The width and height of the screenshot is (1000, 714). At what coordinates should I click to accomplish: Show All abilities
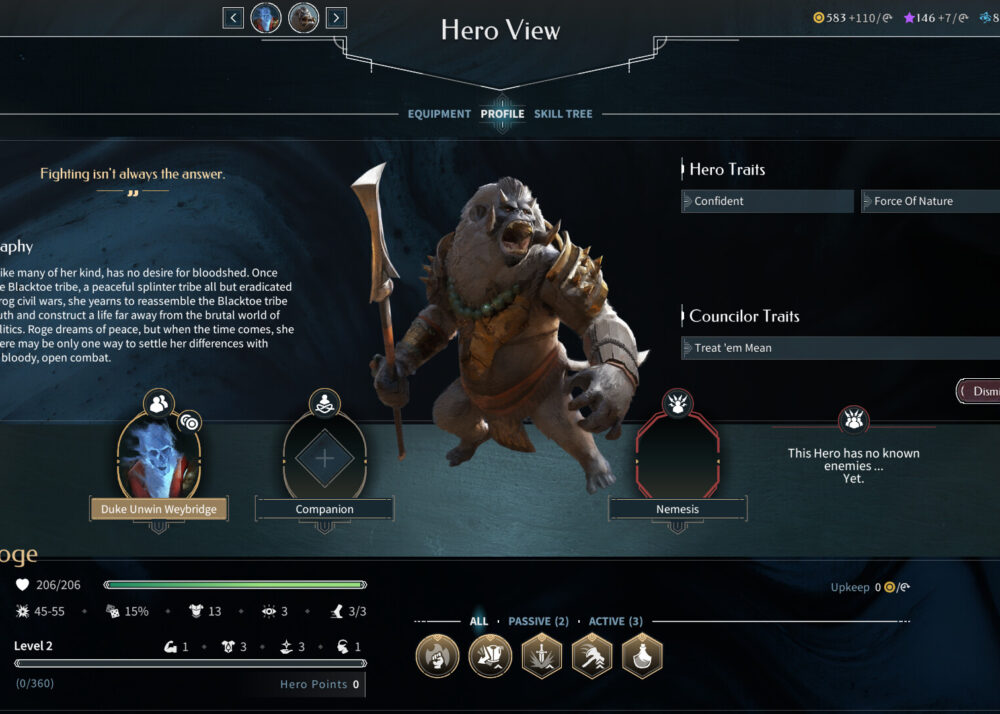click(x=479, y=621)
